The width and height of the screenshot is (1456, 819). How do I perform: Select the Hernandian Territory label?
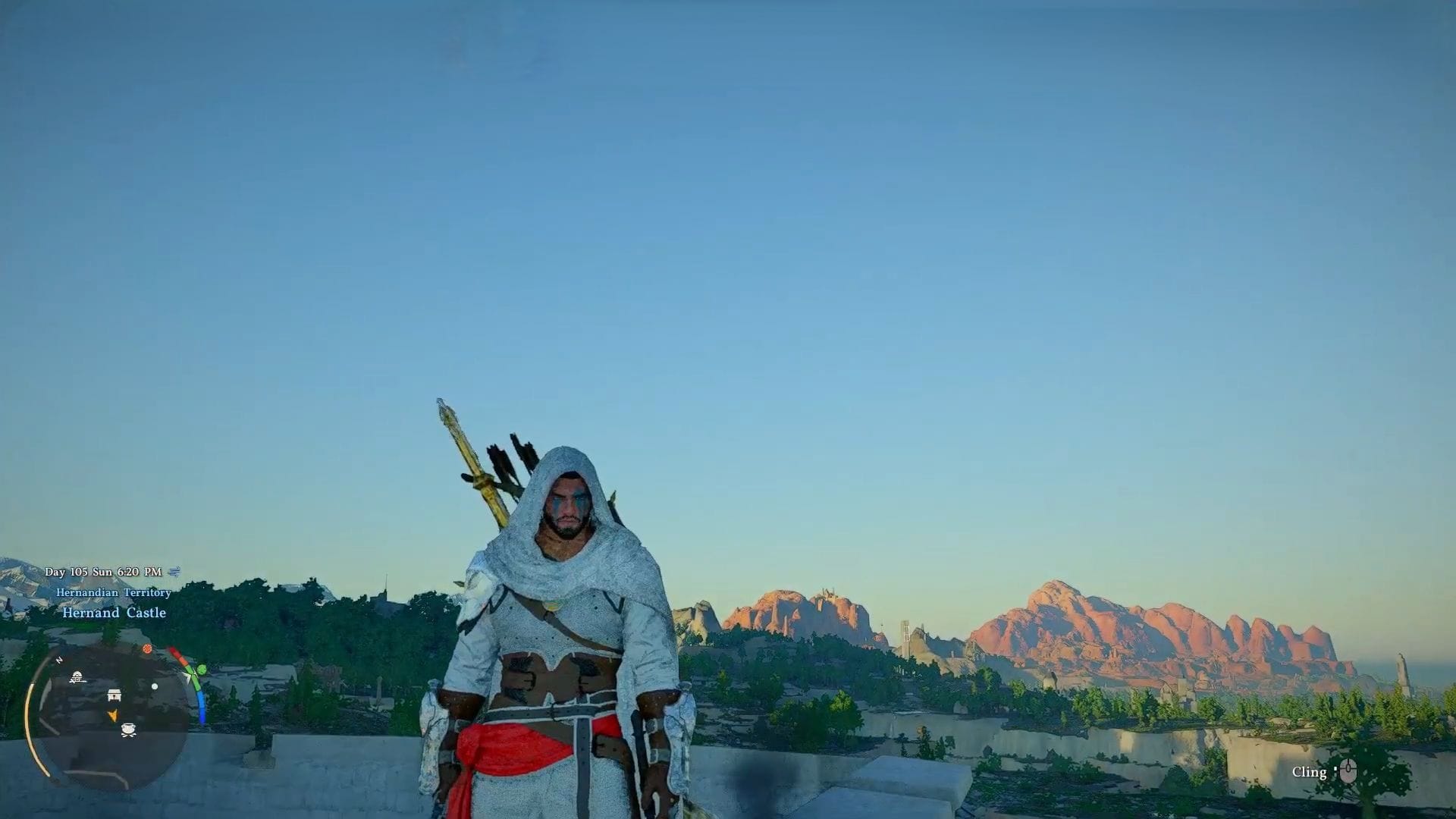(x=114, y=592)
